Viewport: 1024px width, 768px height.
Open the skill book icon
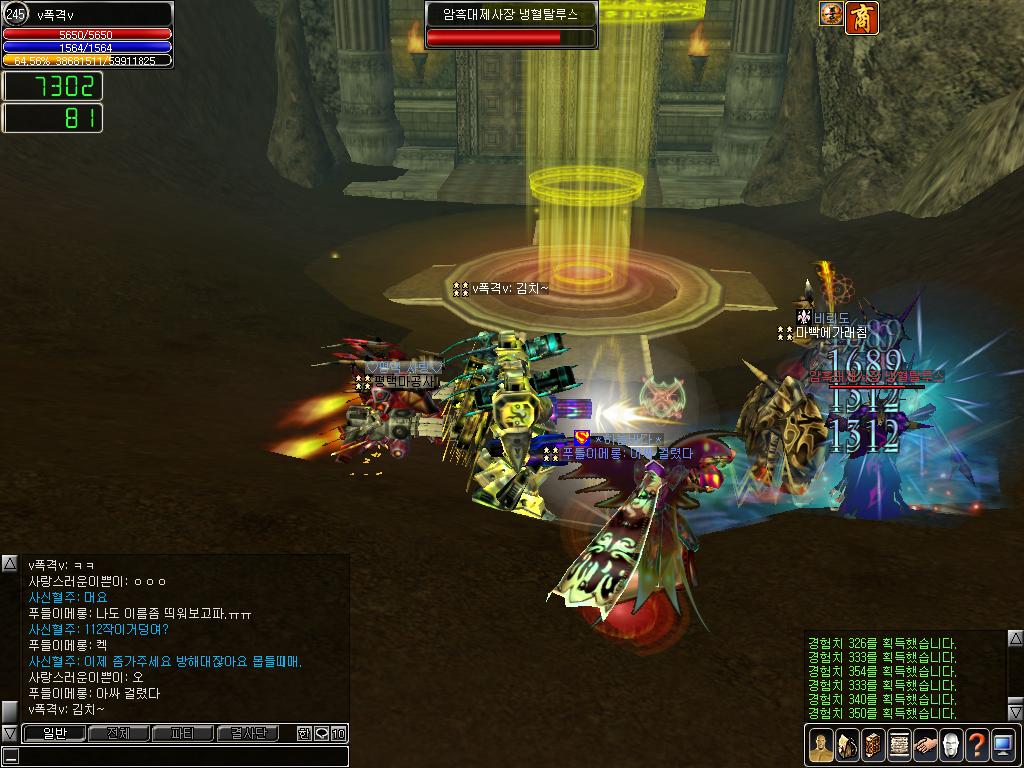click(873, 745)
